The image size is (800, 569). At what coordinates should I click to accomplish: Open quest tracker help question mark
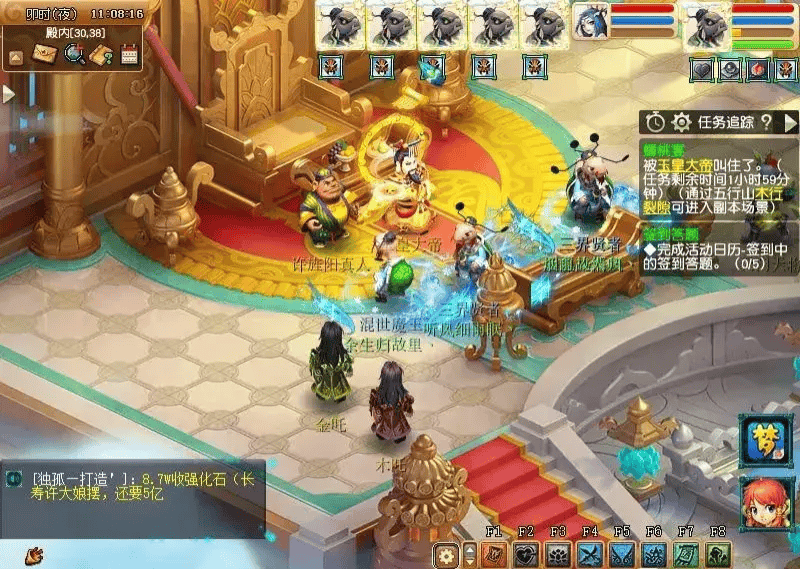(x=766, y=122)
